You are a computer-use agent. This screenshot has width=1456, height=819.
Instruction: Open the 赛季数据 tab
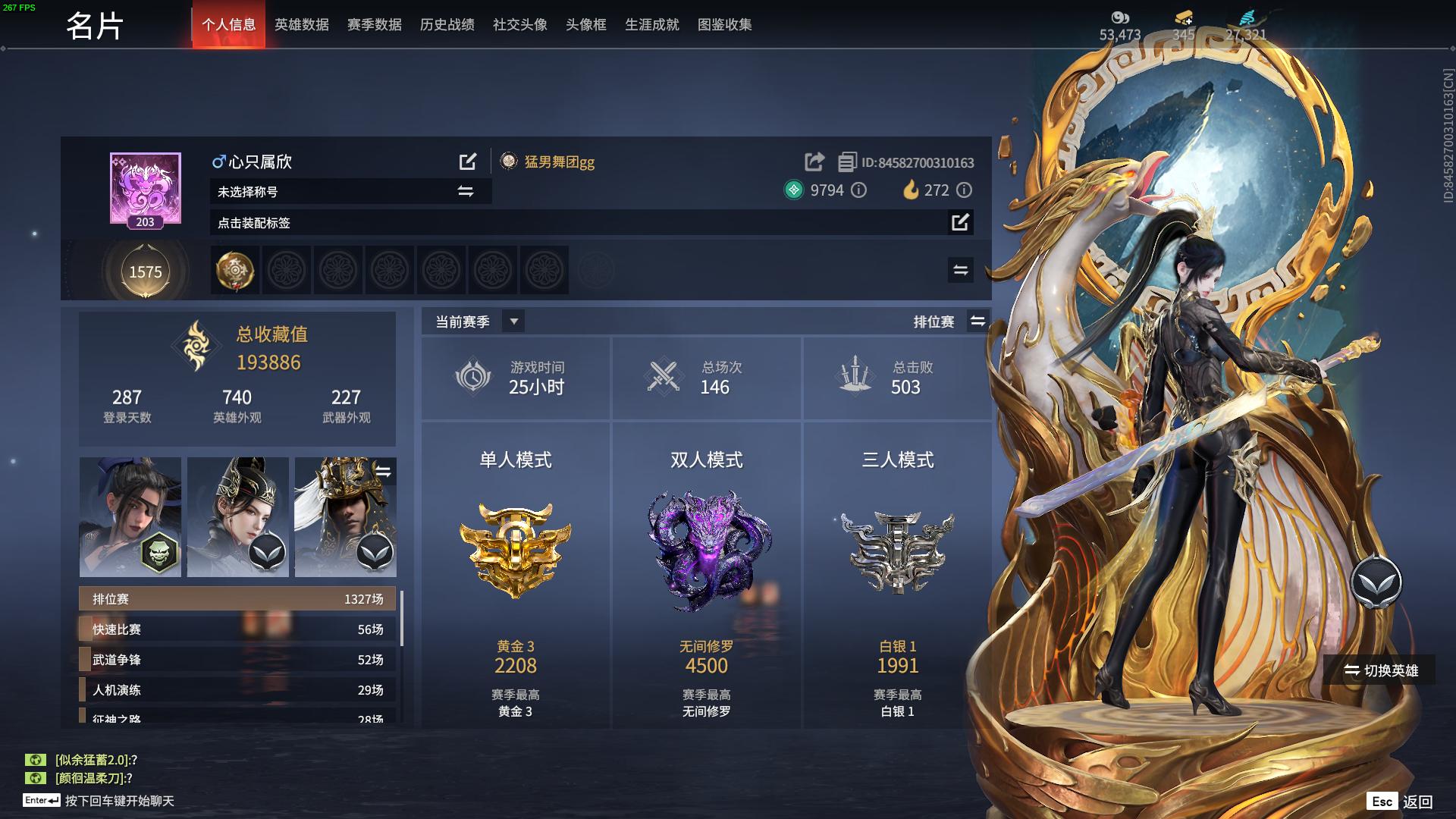coord(374,25)
